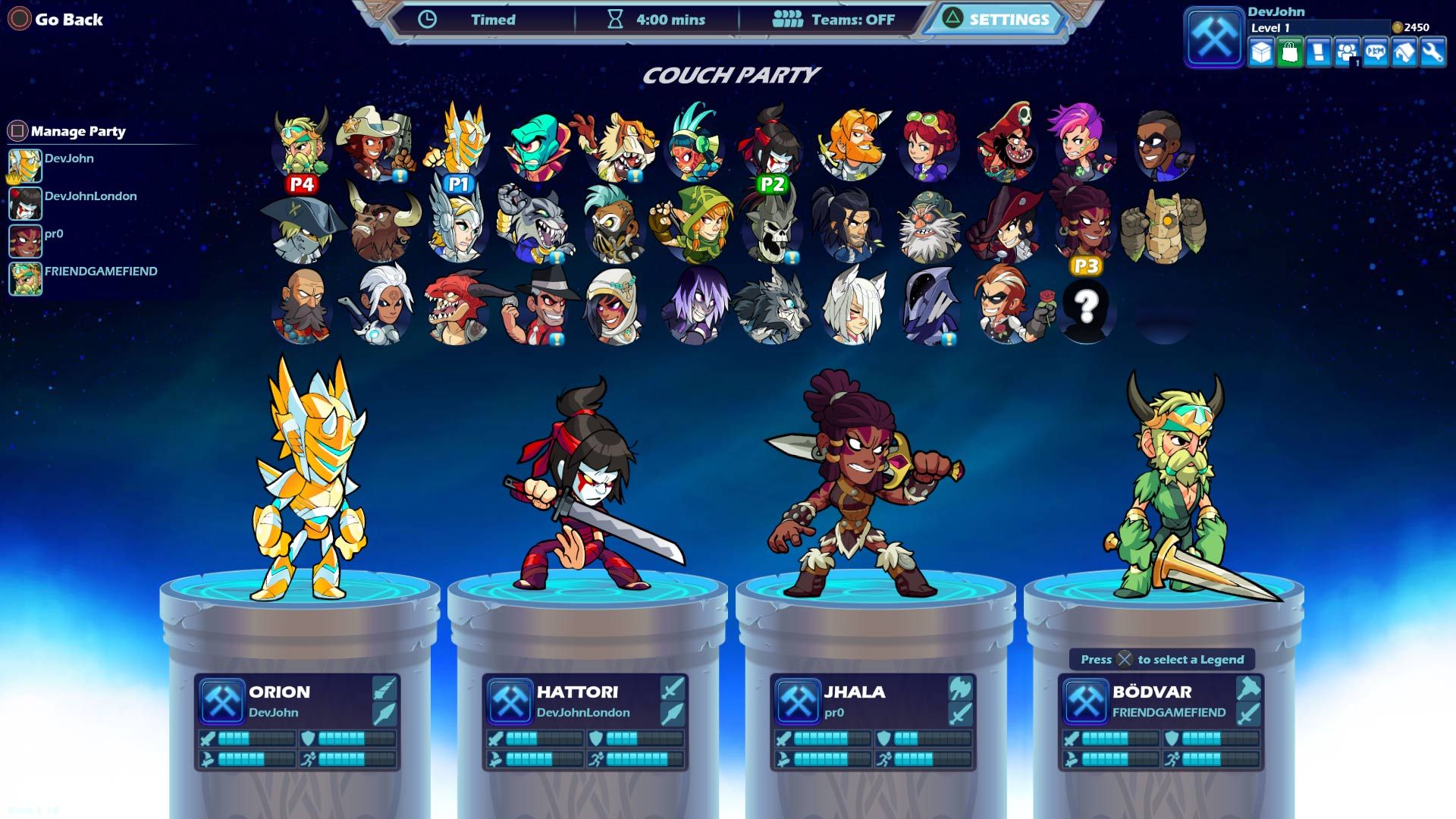Screen dimensions: 1456x819
Task: Open the white cube inventory icon
Action: (x=1261, y=53)
